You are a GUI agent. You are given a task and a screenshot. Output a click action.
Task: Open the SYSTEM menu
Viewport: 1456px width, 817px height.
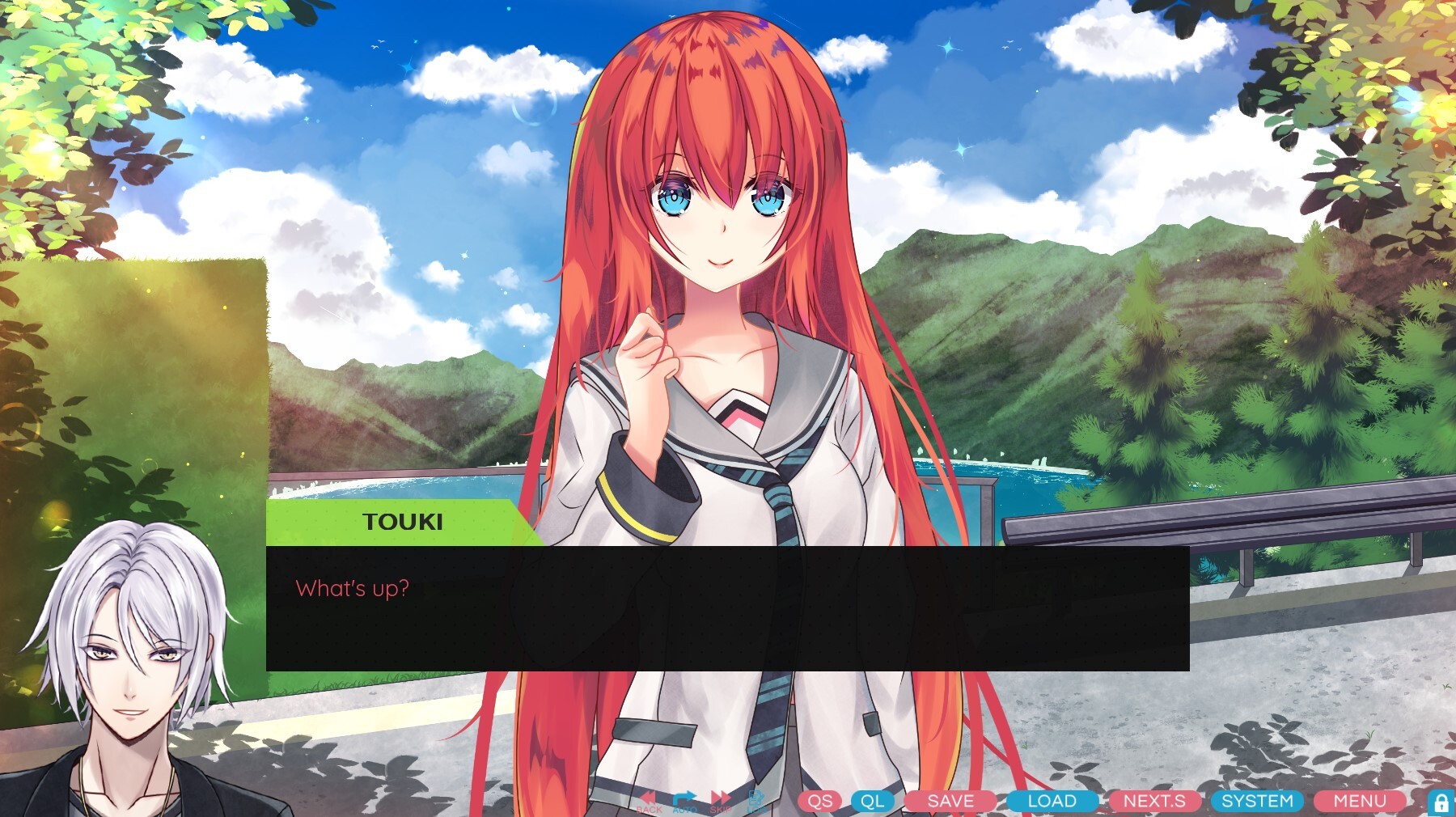click(x=1257, y=802)
